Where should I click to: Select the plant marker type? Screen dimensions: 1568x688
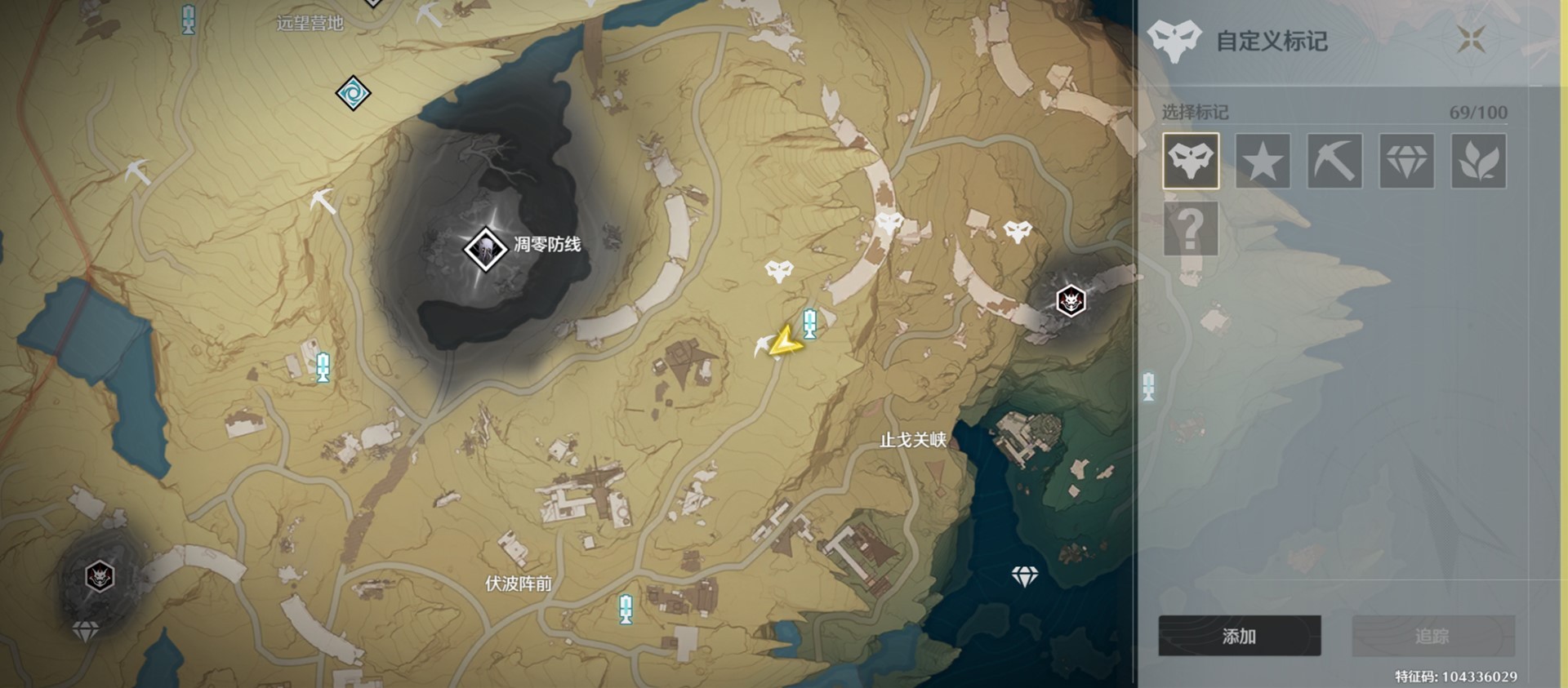point(1478,161)
